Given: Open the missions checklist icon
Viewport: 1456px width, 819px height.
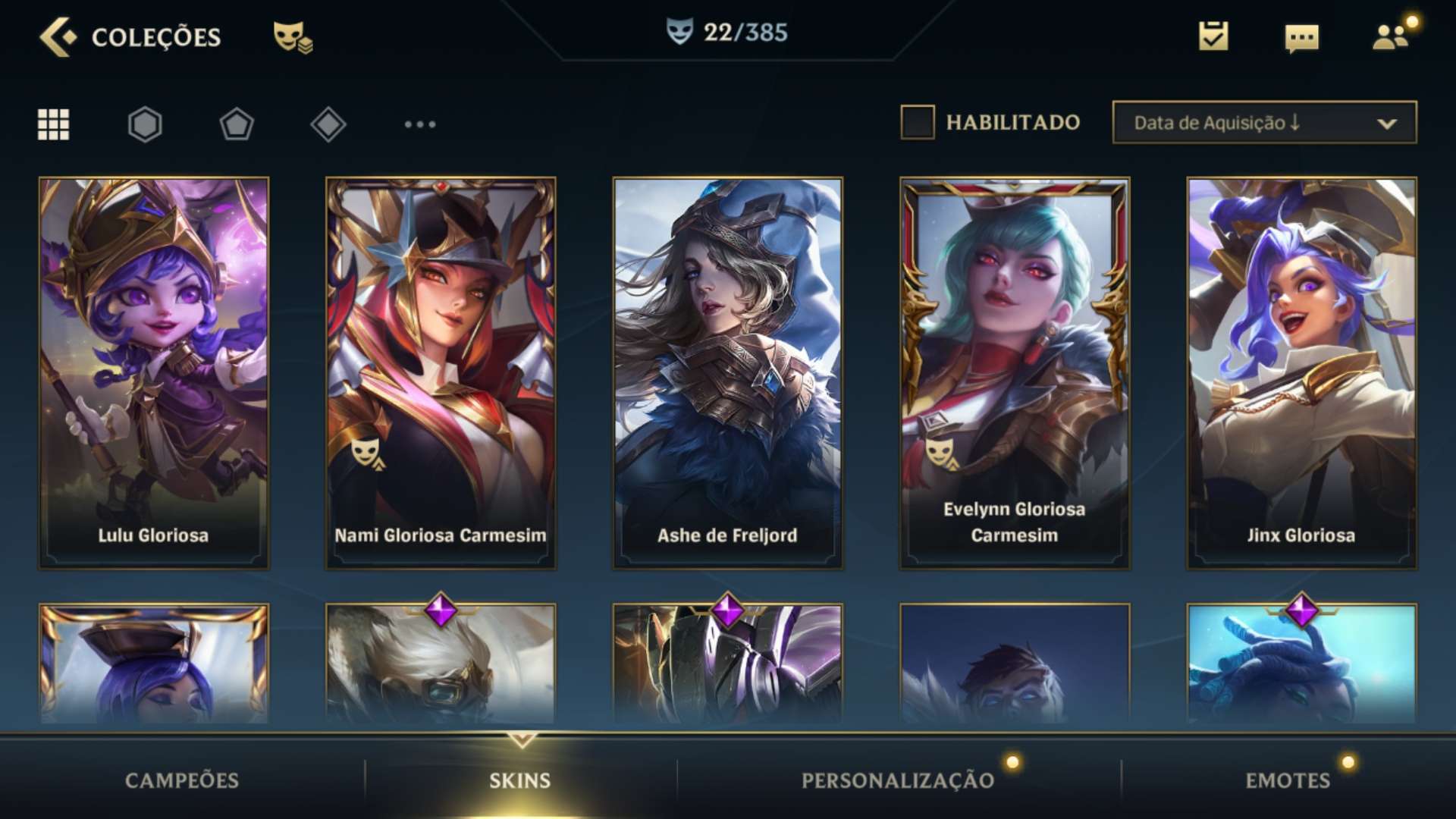Looking at the screenshot, I should coord(1213,36).
